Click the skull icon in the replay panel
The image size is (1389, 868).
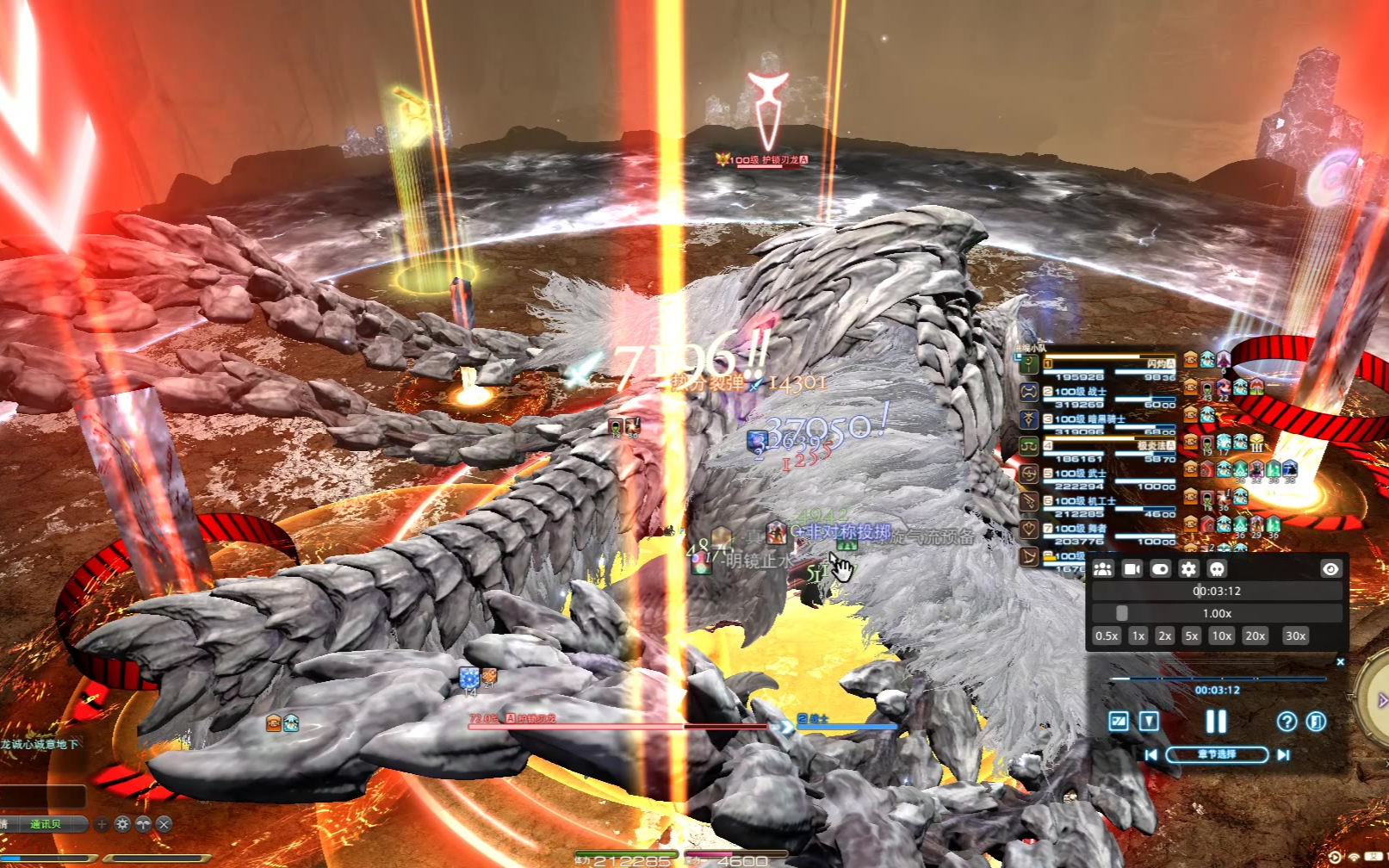click(1217, 569)
